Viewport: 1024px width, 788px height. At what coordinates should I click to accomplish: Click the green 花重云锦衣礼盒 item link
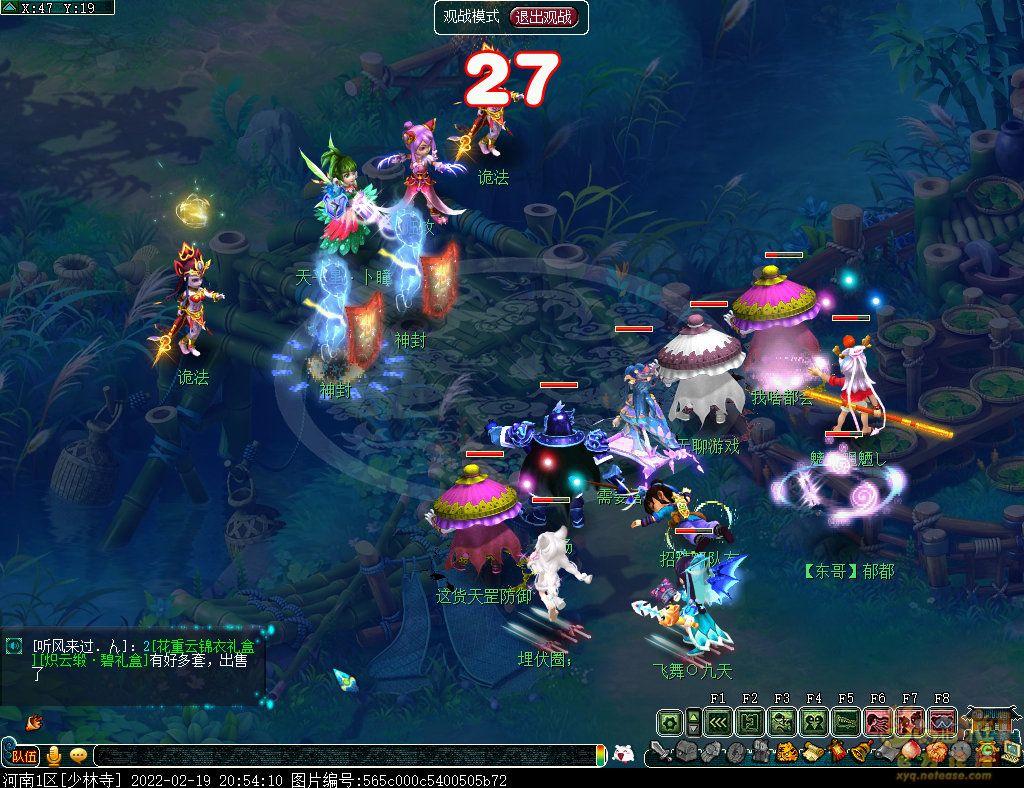click(200, 647)
